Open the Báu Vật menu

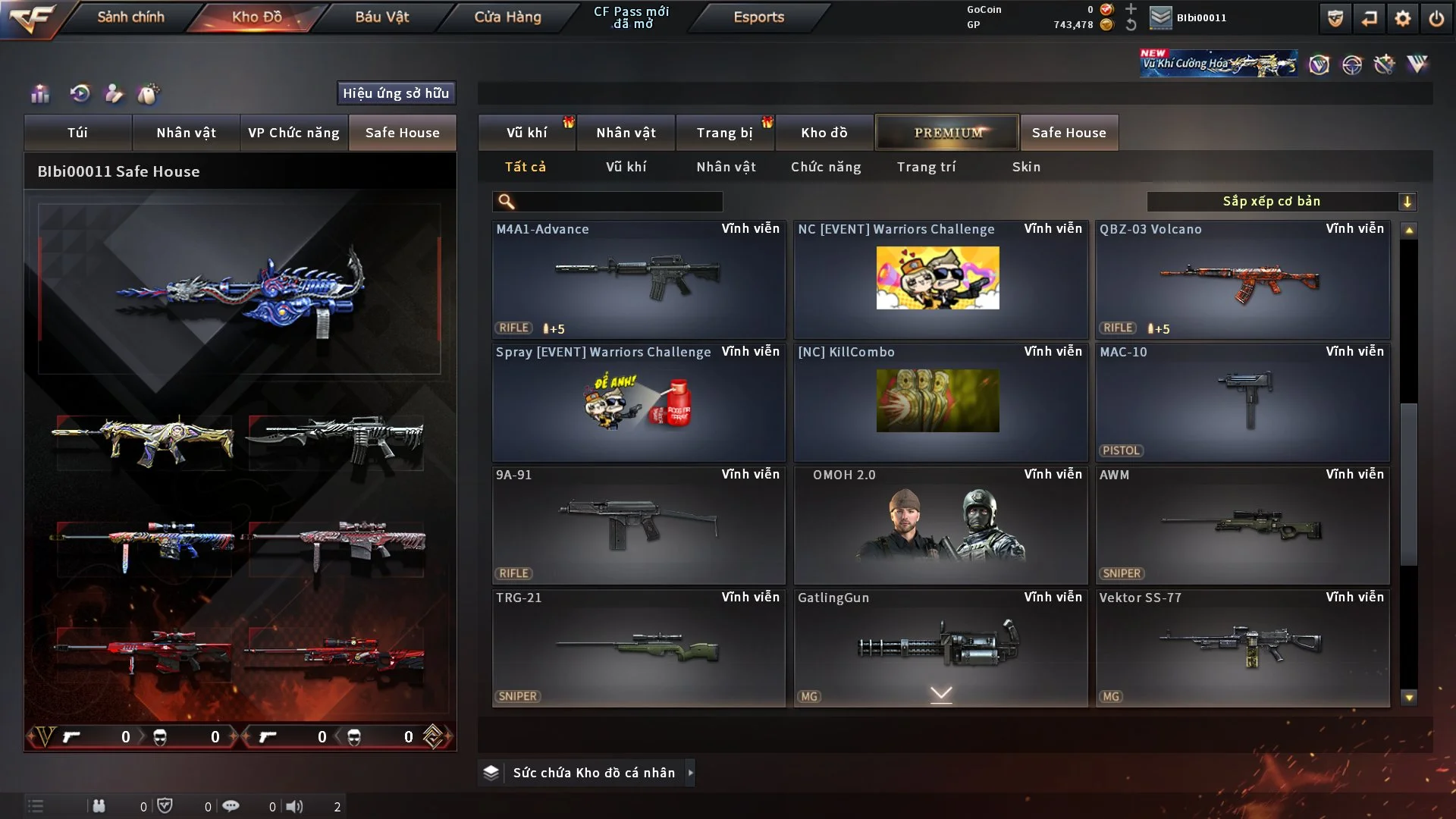pyautogui.click(x=381, y=17)
